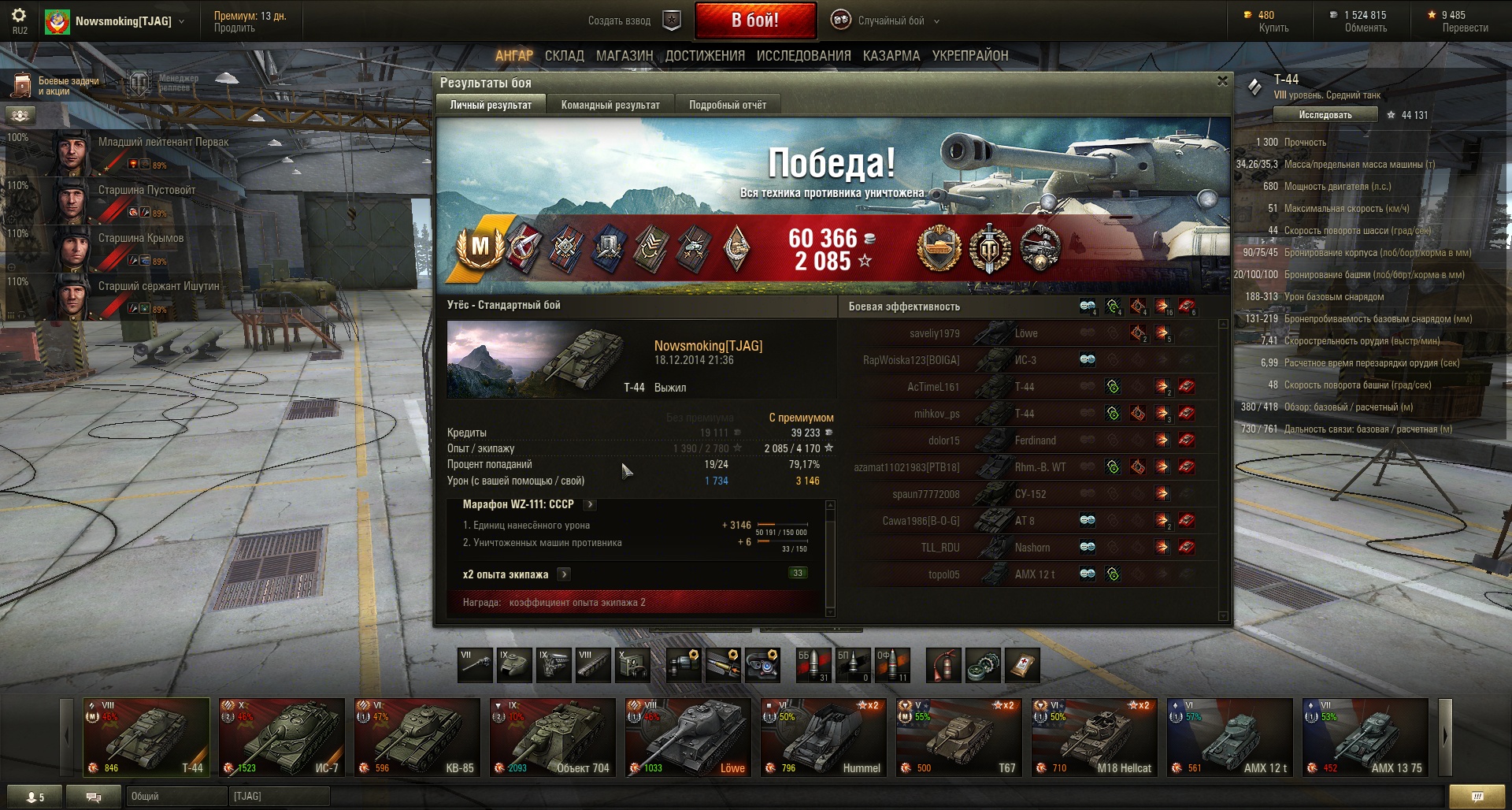
Task: Select the ИС-7 tank in the carousel
Action: click(x=281, y=738)
